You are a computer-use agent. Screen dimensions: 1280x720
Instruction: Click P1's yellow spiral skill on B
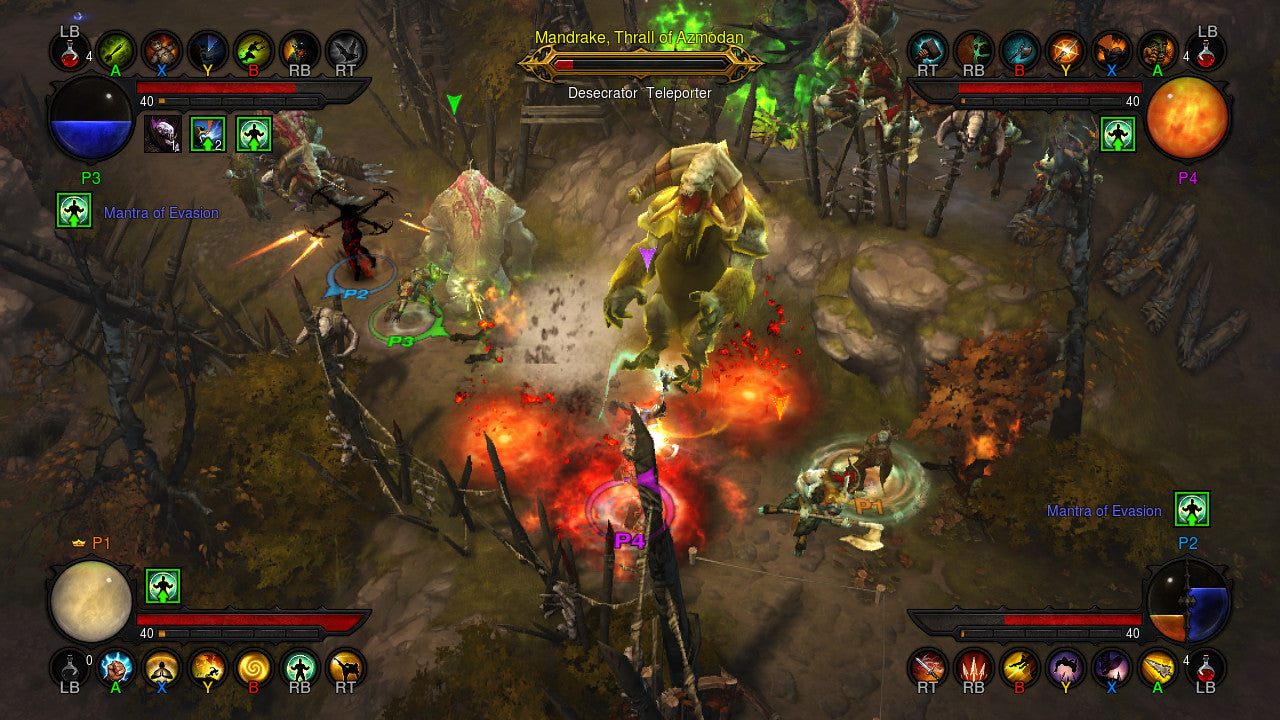(253, 670)
